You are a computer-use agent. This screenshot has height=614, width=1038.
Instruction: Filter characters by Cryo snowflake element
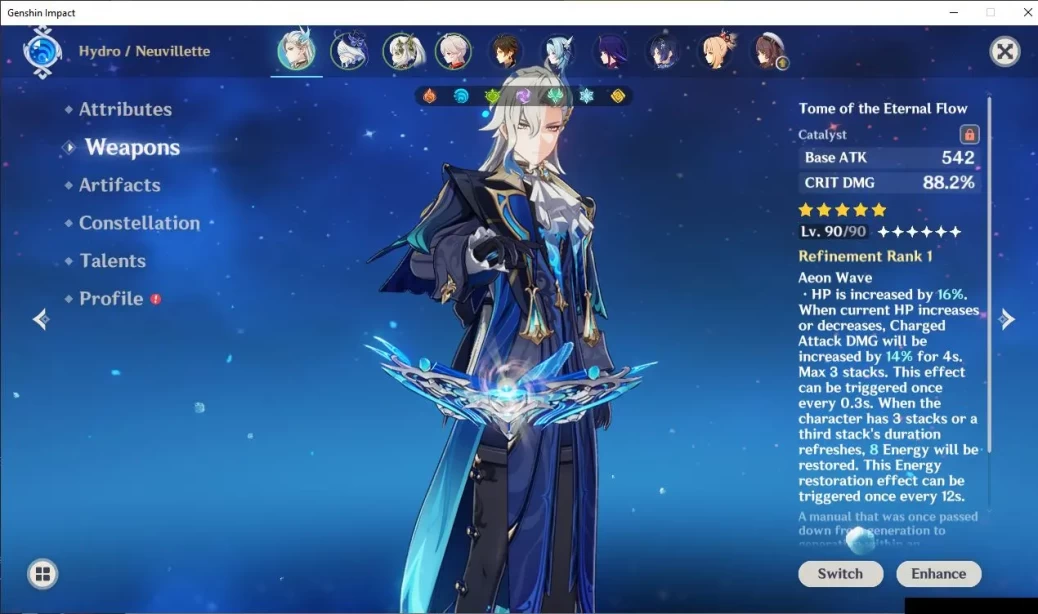point(586,97)
